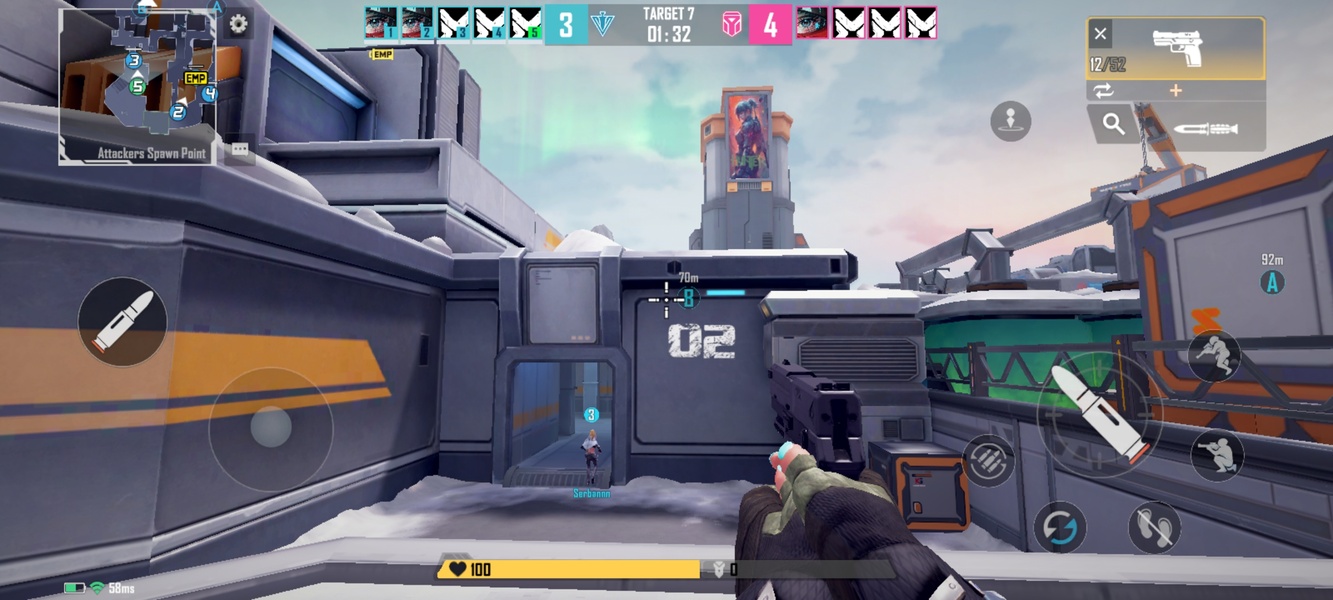Screen dimensions: 1333x600
Task: Open the chat bubble button
Action: (x=240, y=150)
